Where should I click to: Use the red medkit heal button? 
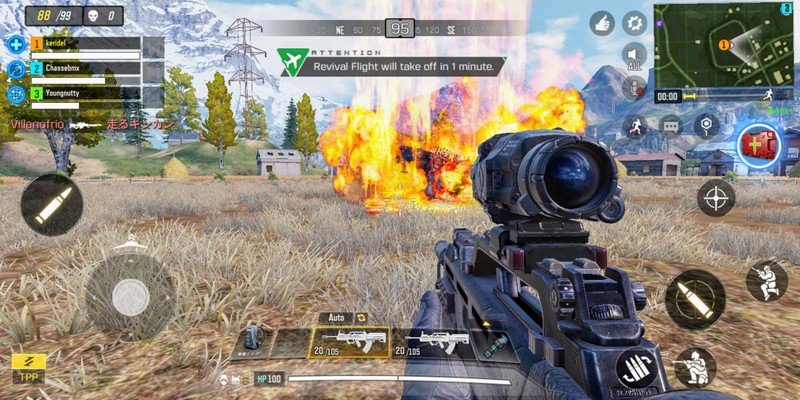tap(756, 144)
